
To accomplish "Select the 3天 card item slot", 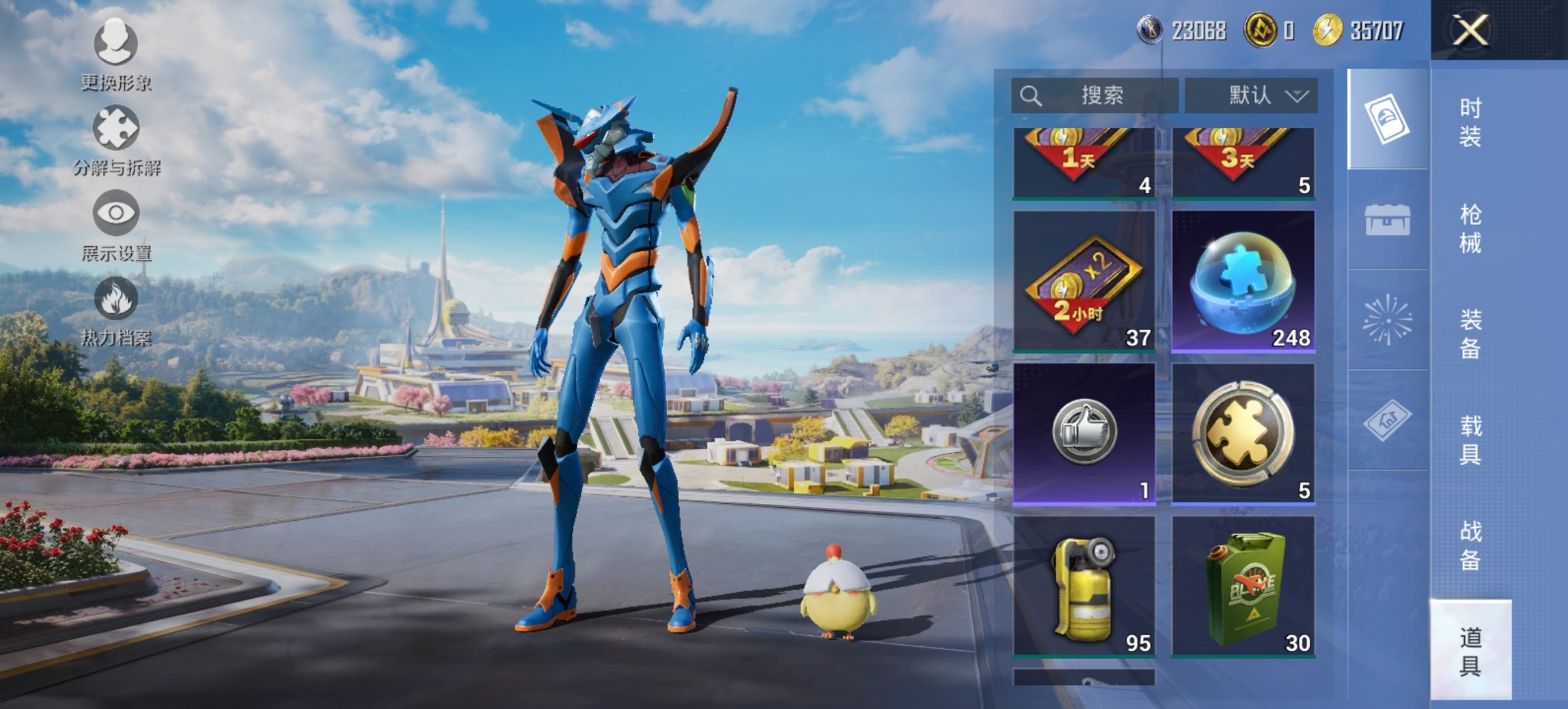I will (1243, 163).
